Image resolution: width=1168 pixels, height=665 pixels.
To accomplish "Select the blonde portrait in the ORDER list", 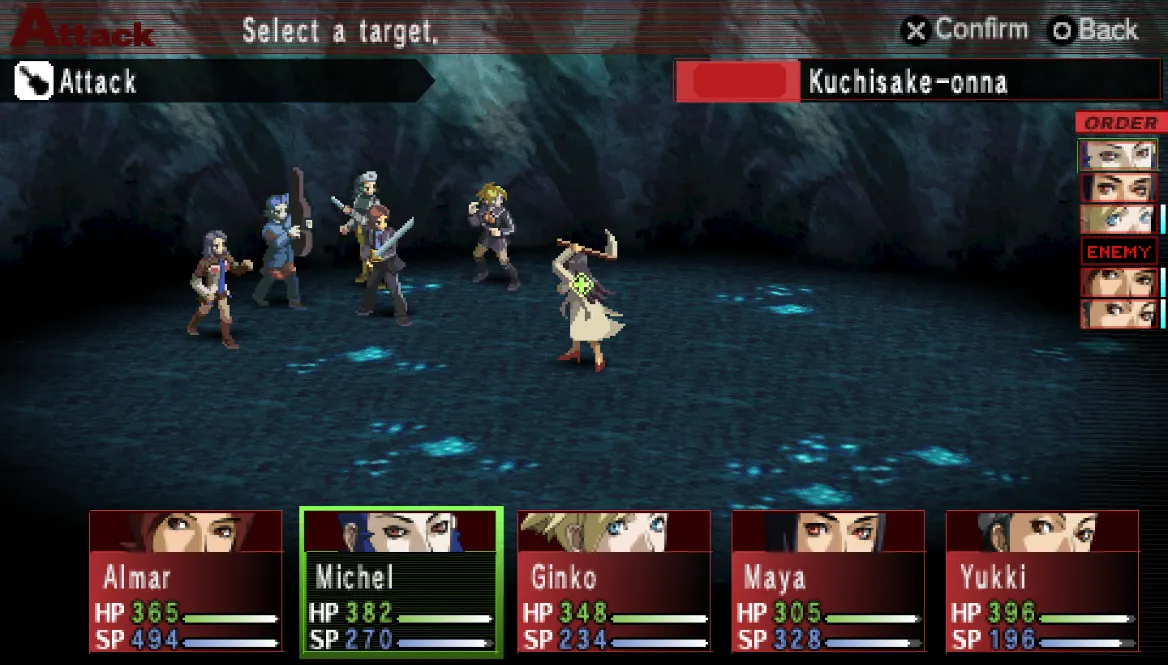I will [x=1117, y=219].
